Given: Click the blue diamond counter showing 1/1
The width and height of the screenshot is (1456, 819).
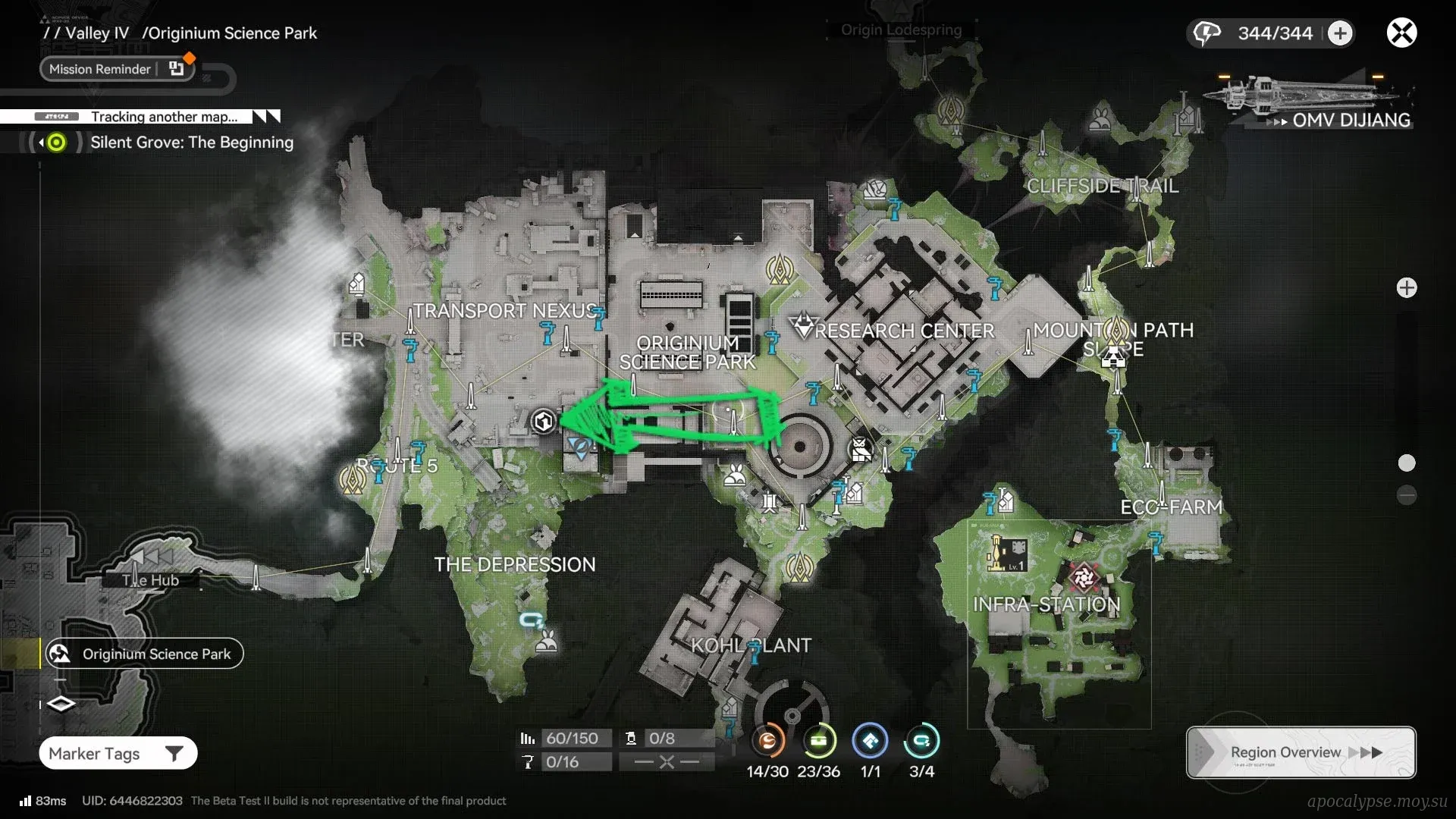Looking at the screenshot, I should click(870, 741).
